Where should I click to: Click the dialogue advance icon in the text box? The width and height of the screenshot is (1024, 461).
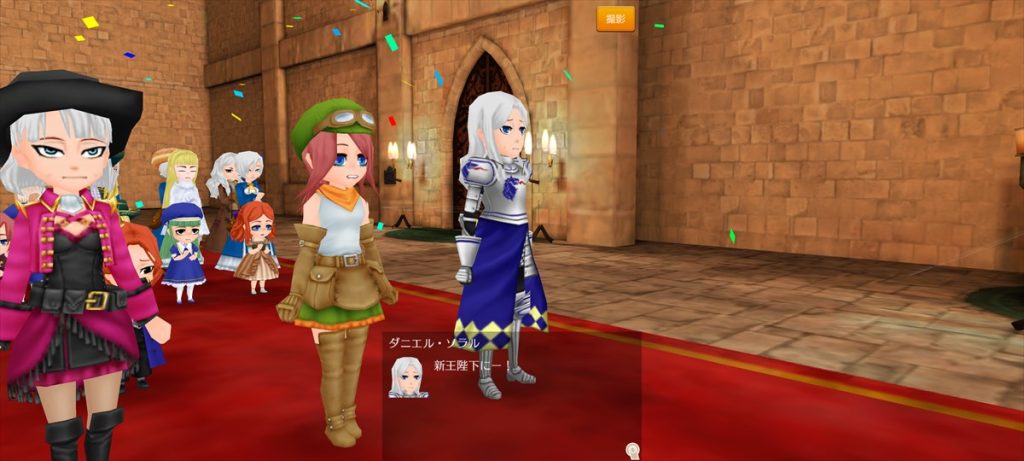coord(632,451)
